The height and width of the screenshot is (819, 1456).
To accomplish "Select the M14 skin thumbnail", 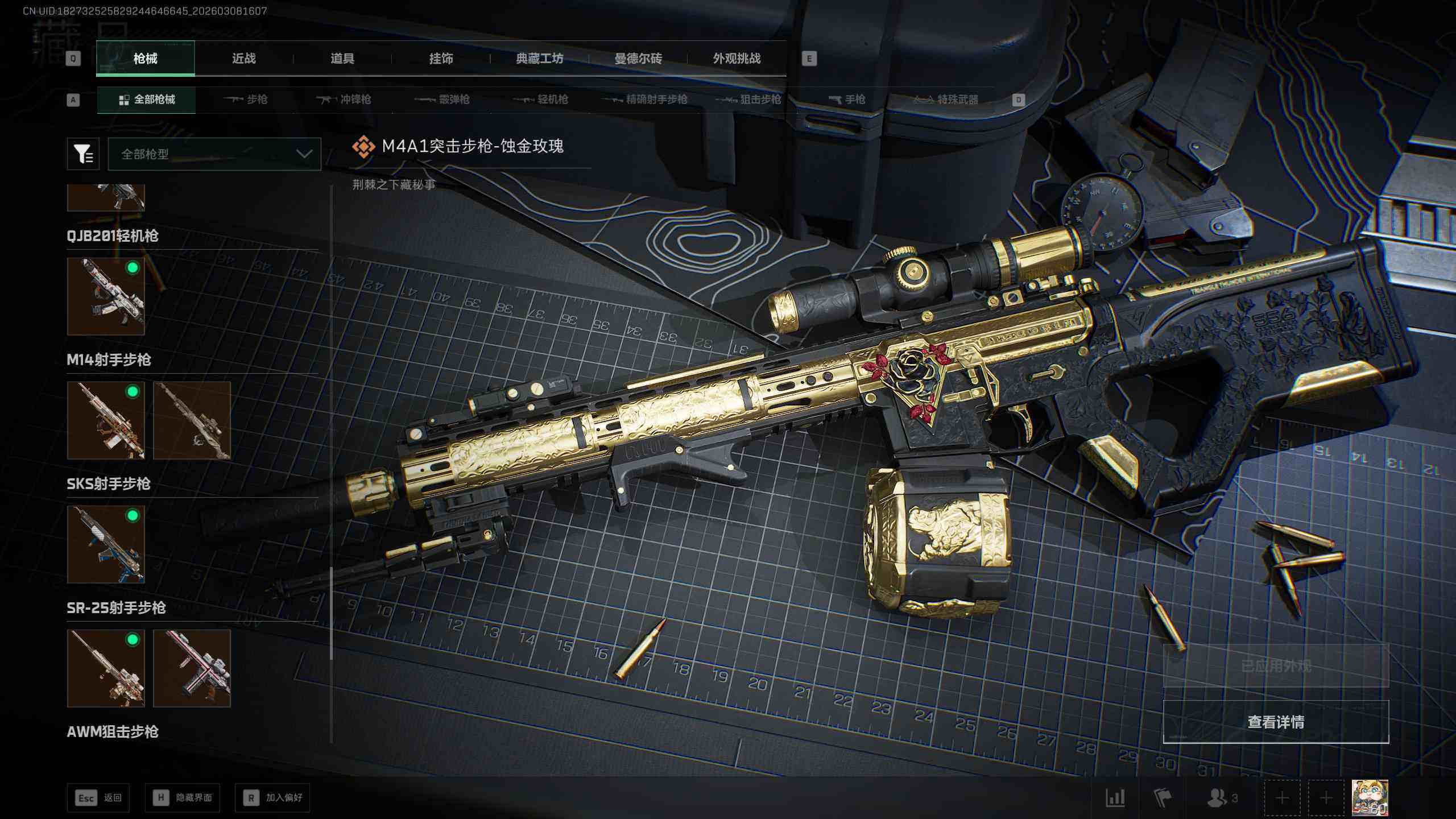I will click(106, 420).
